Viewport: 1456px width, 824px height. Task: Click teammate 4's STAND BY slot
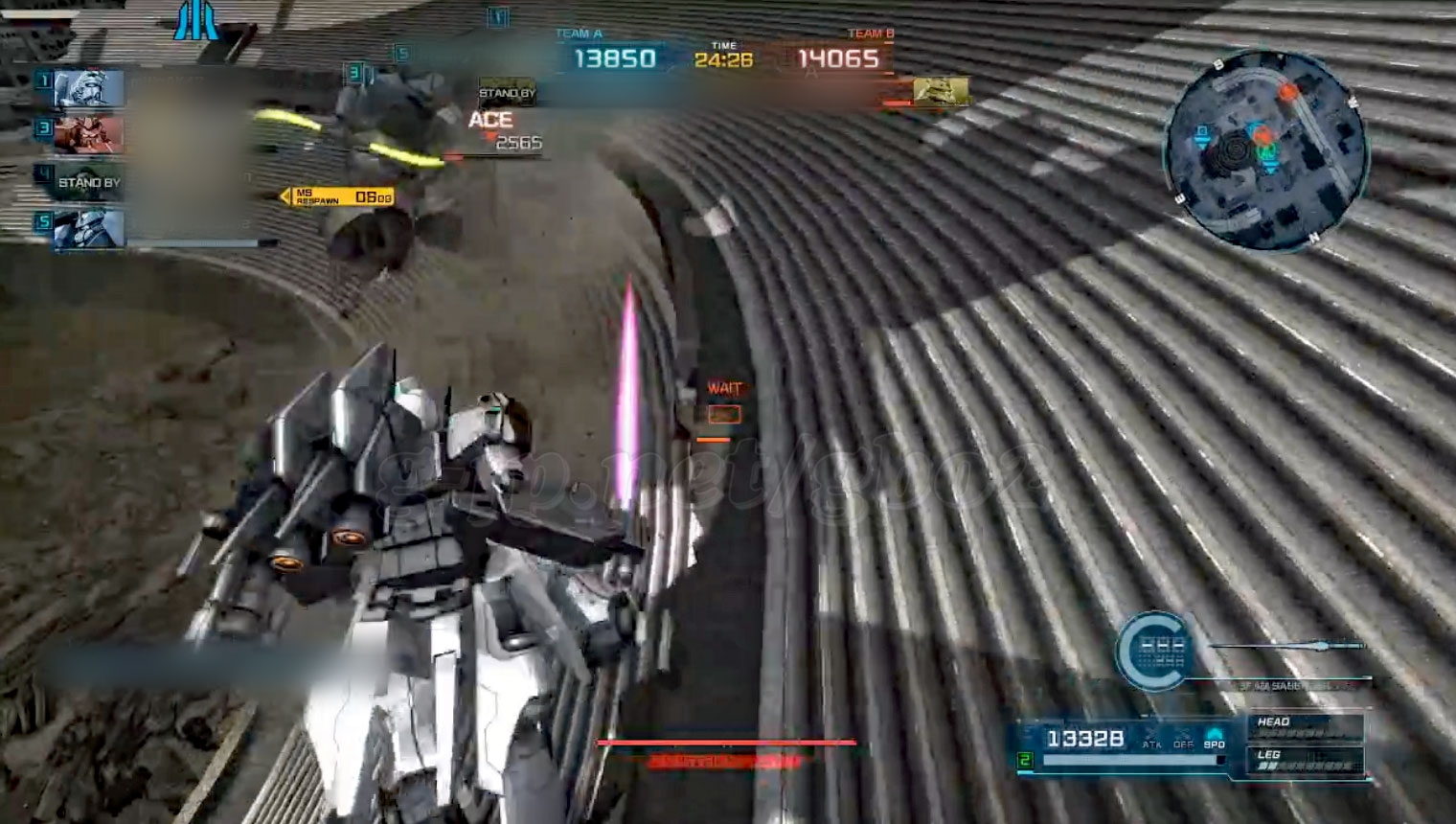[89, 182]
